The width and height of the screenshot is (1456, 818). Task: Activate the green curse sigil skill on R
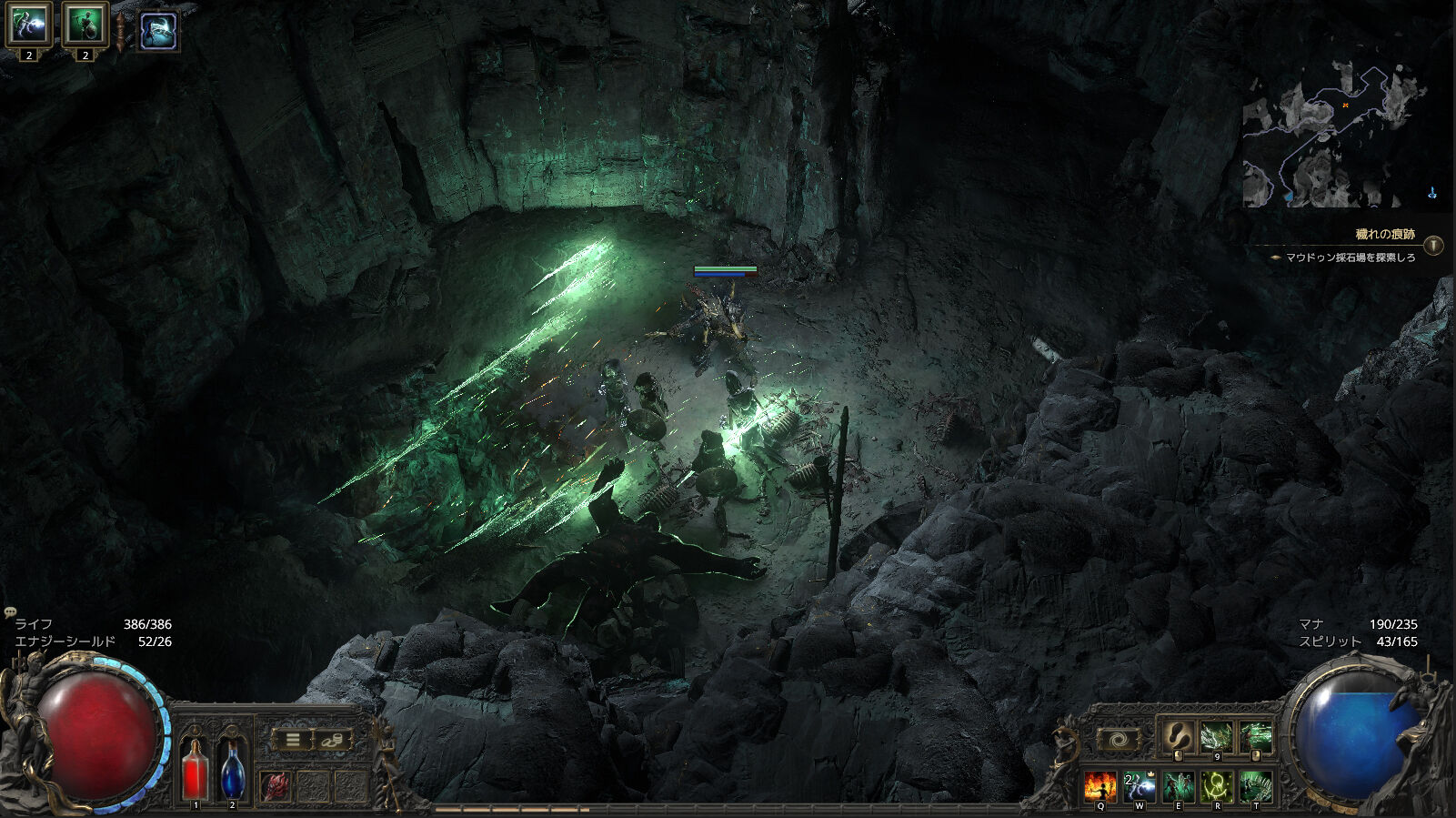(1217, 785)
